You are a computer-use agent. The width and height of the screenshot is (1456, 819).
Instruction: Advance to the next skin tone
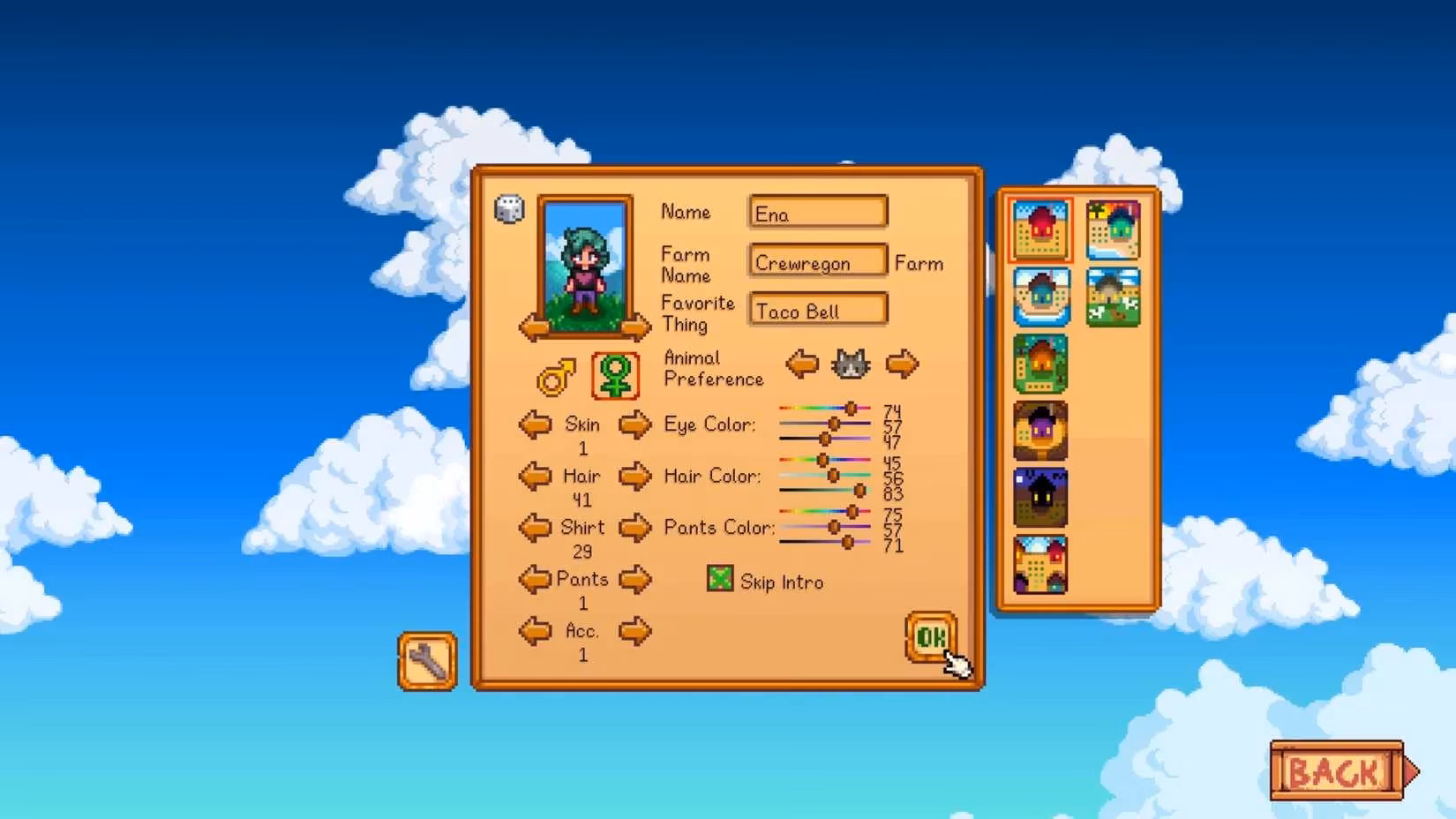(634, 425)
